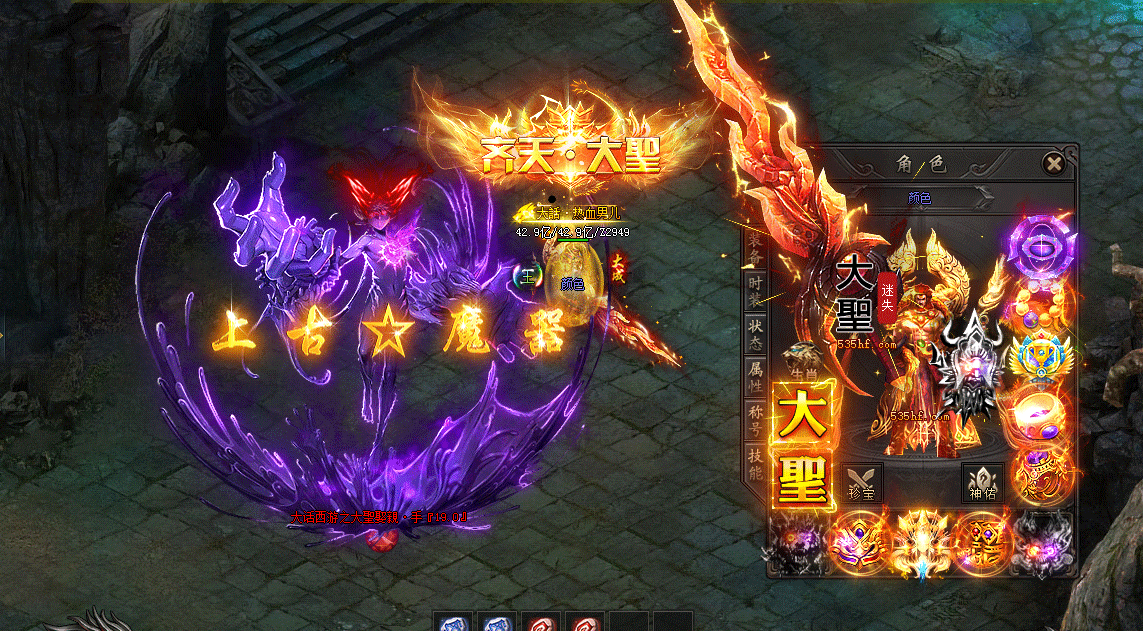Image resolution: width=1143 pixels, height=631 pixels.
Task: Open the 时装 fashion tab
Action: coord(757,292)
